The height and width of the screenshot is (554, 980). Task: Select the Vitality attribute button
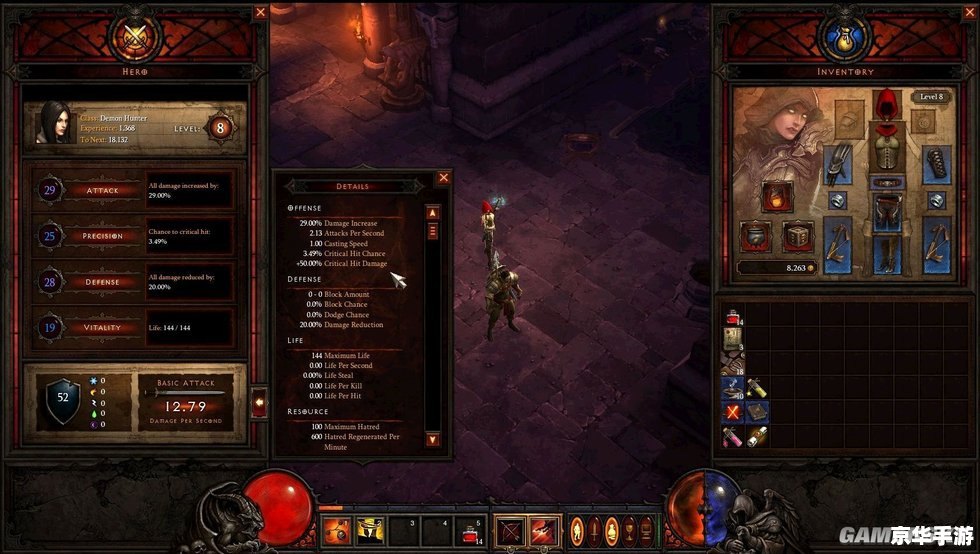[x=102, y=327]
